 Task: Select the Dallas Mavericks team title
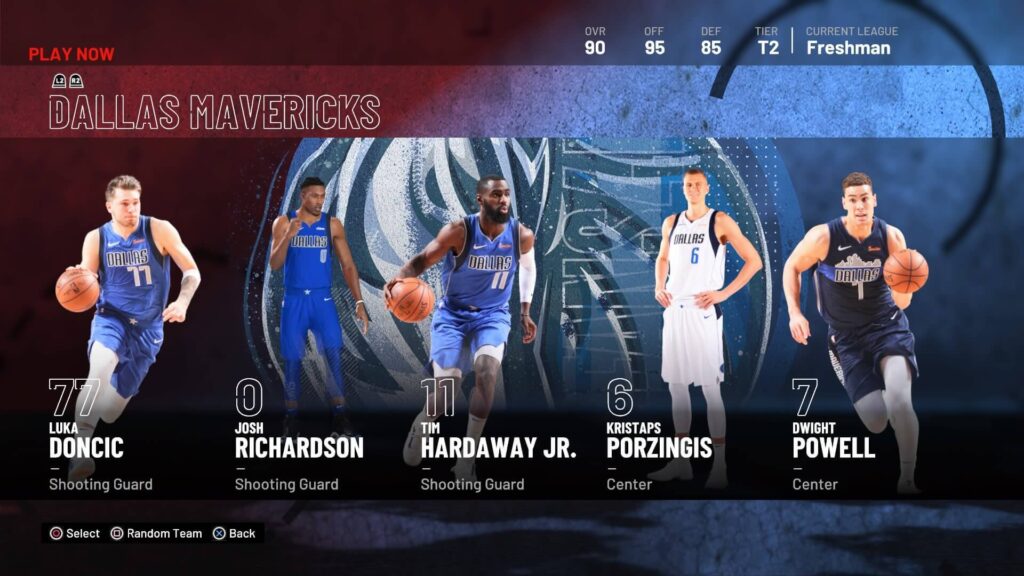(214, 112)
